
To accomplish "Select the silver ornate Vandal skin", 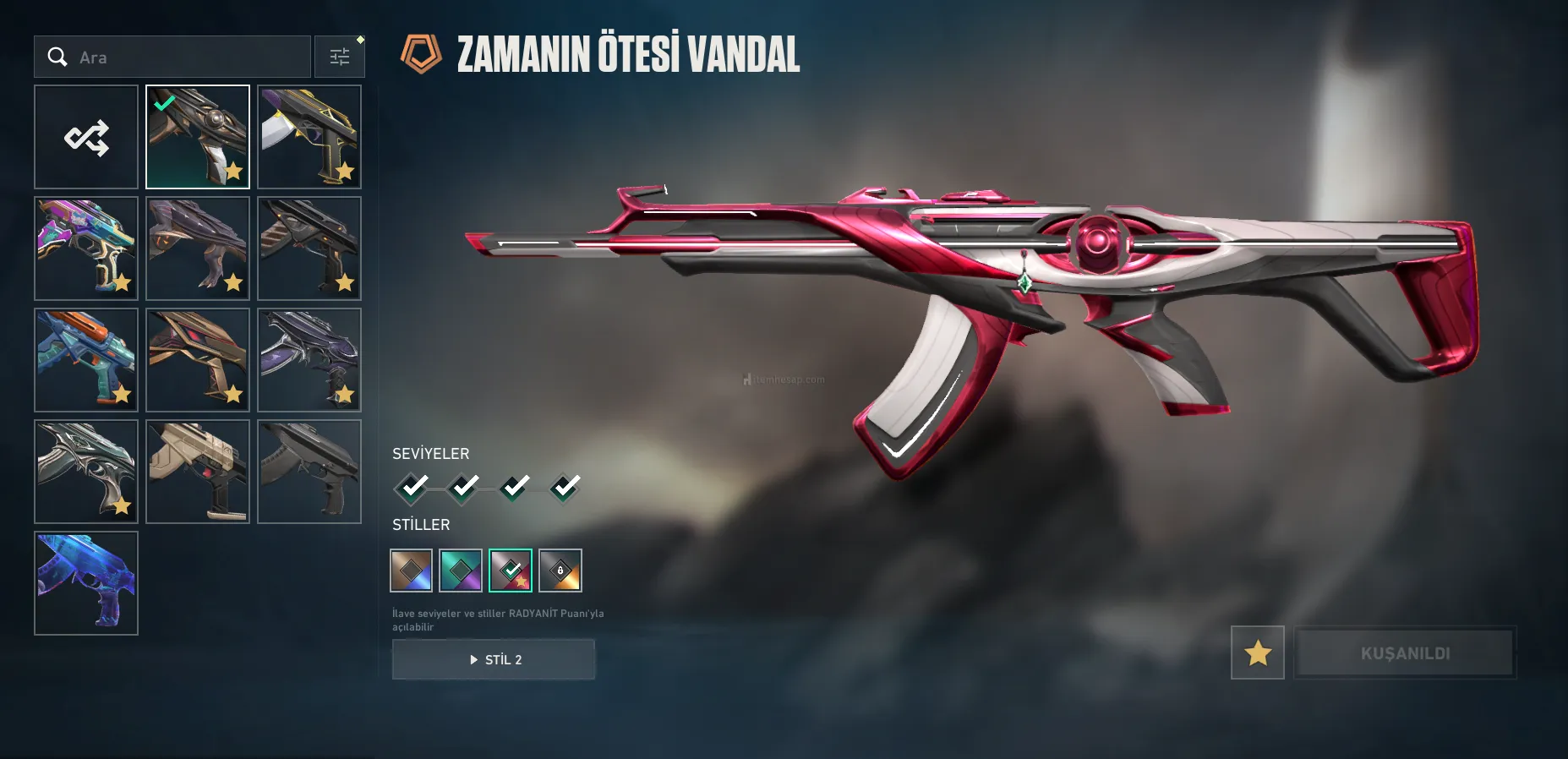I will (x=86, y=472).
